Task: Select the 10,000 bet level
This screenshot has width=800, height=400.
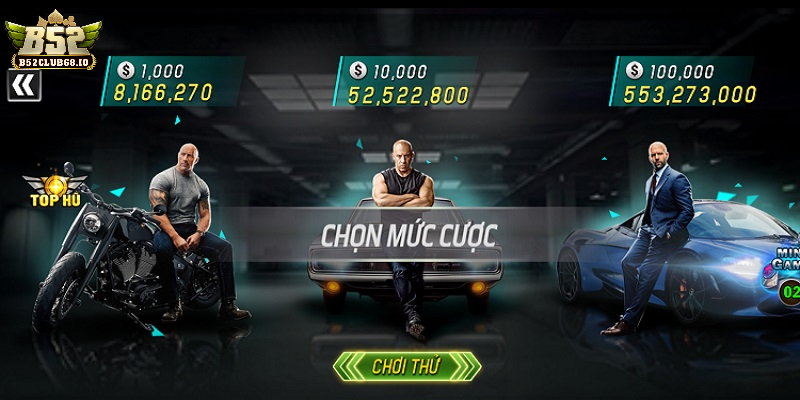Action: 407,82
